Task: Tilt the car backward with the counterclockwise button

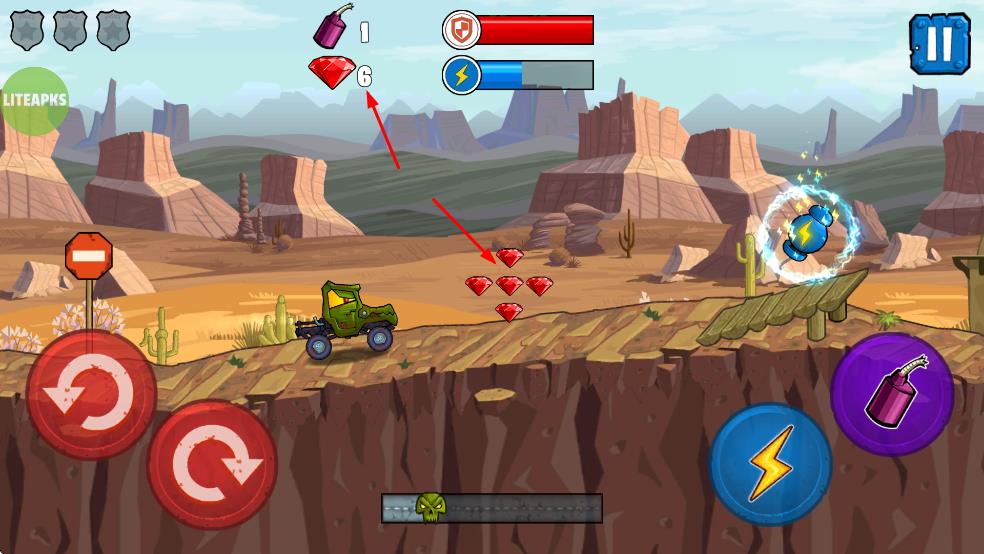Action: point(91,395)
